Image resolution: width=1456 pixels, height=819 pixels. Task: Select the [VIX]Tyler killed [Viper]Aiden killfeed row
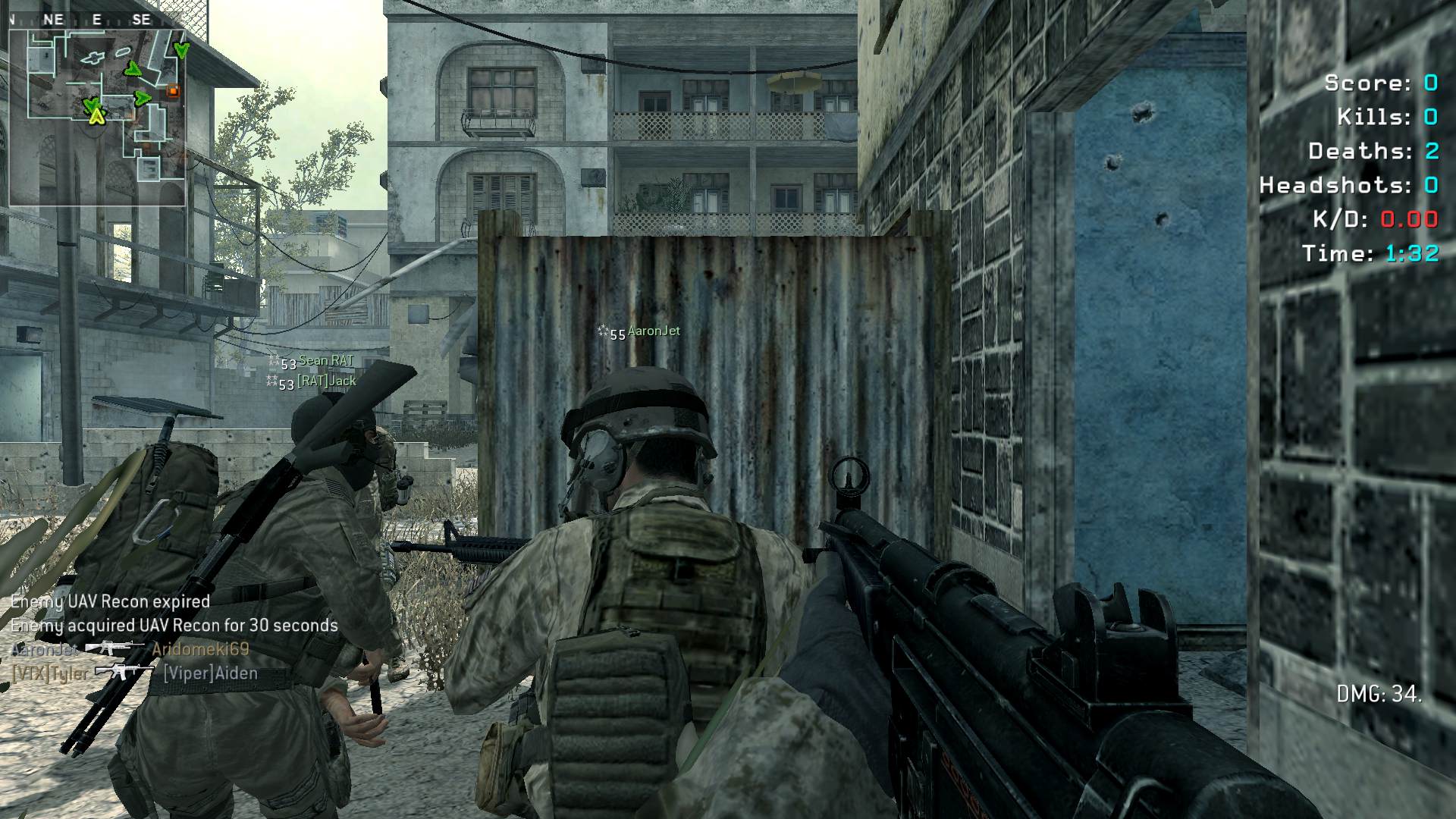click(134, 673)
